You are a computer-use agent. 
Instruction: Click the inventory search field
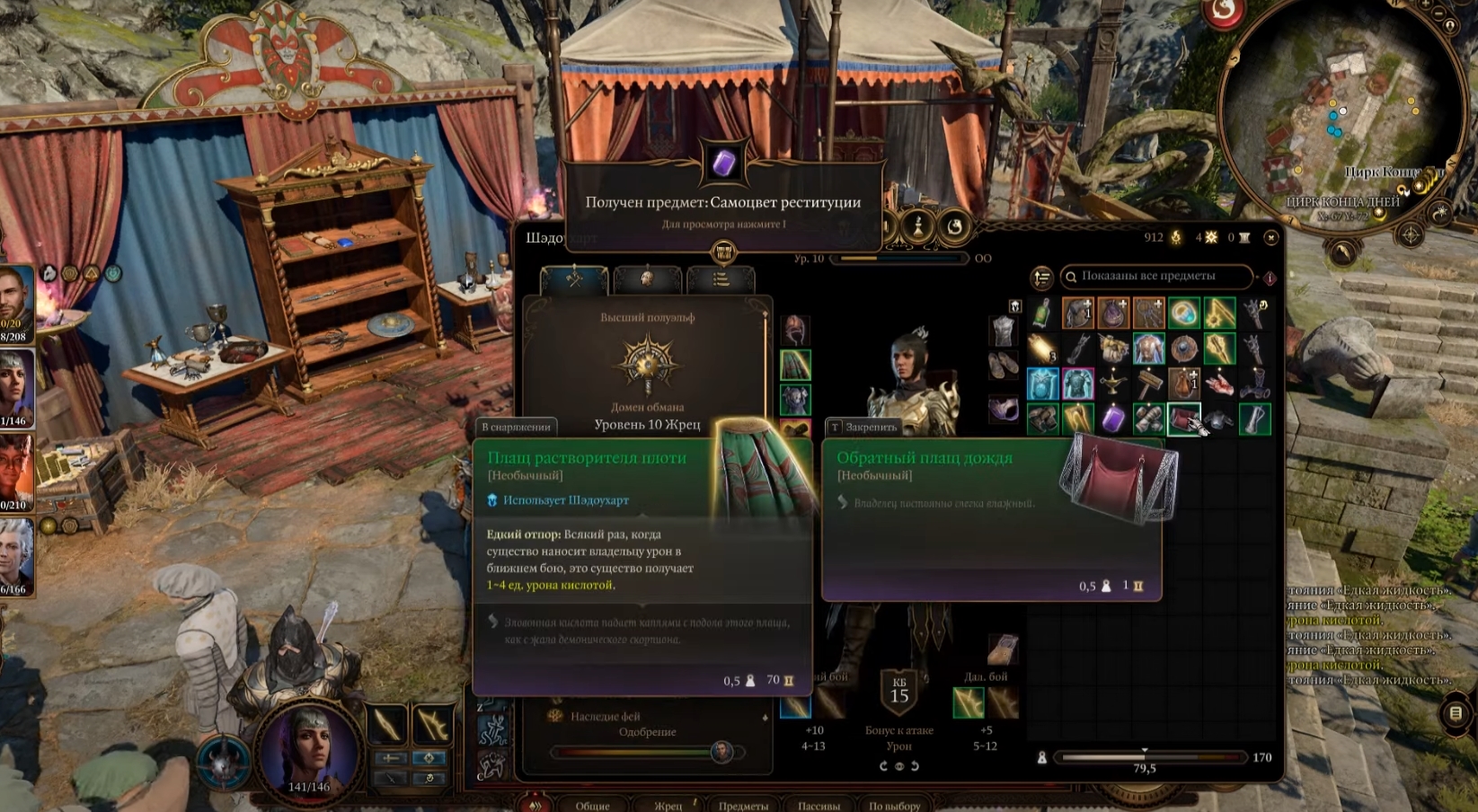[x=1159, y=277]
